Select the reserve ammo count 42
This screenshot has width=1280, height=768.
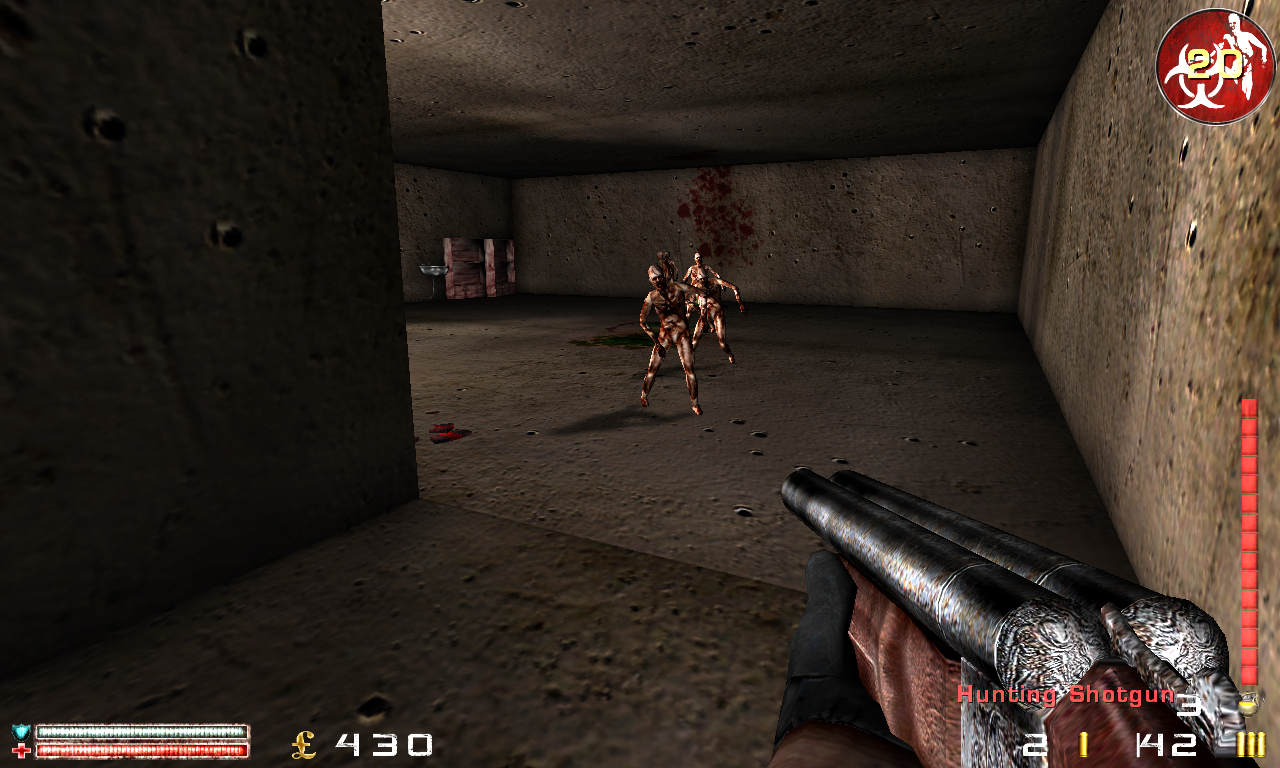1165,745
